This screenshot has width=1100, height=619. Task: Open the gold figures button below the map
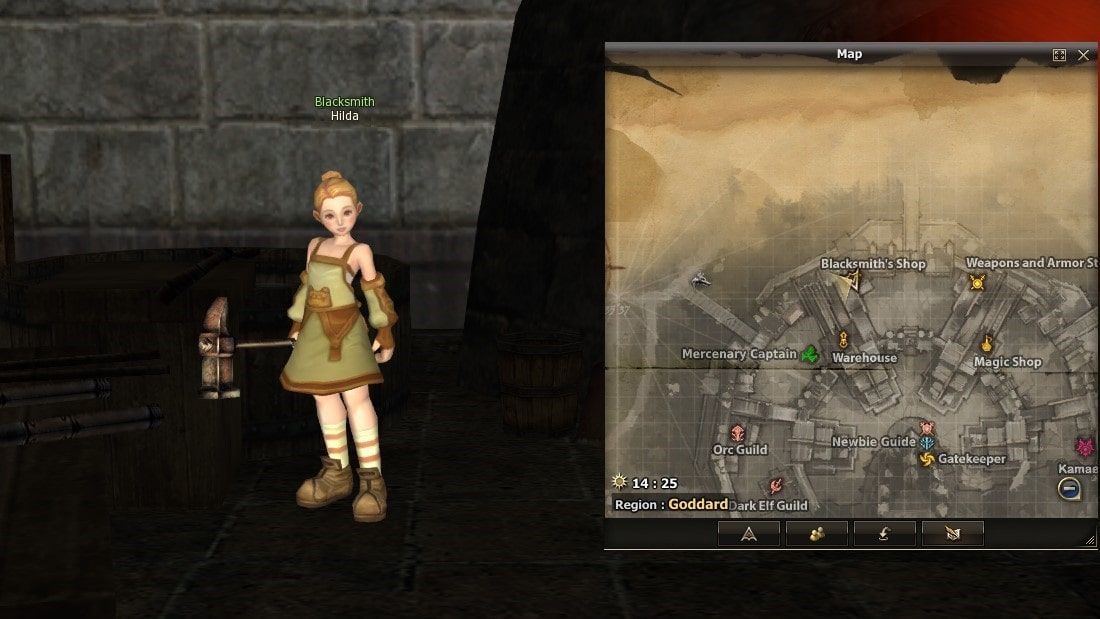[x=816, y=534]
